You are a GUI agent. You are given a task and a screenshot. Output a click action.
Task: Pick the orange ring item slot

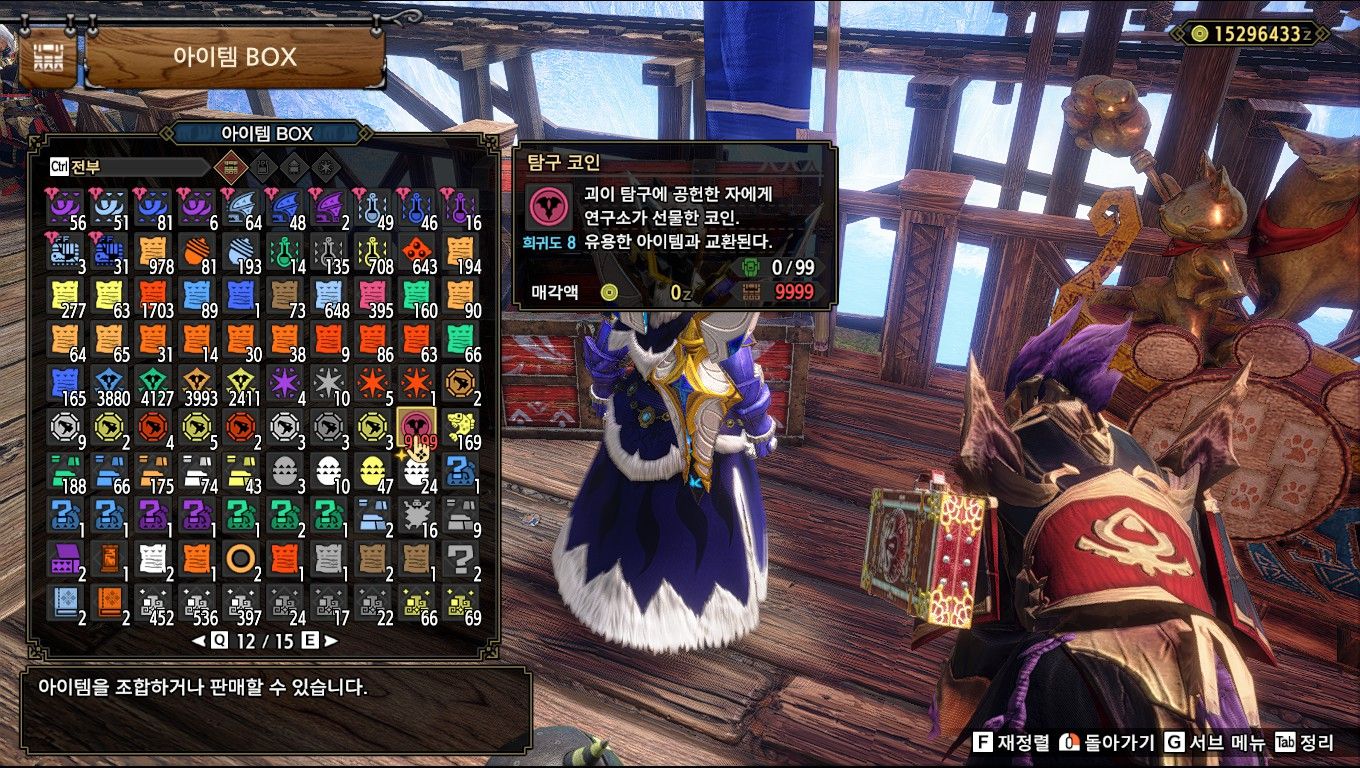pos(241,558)
